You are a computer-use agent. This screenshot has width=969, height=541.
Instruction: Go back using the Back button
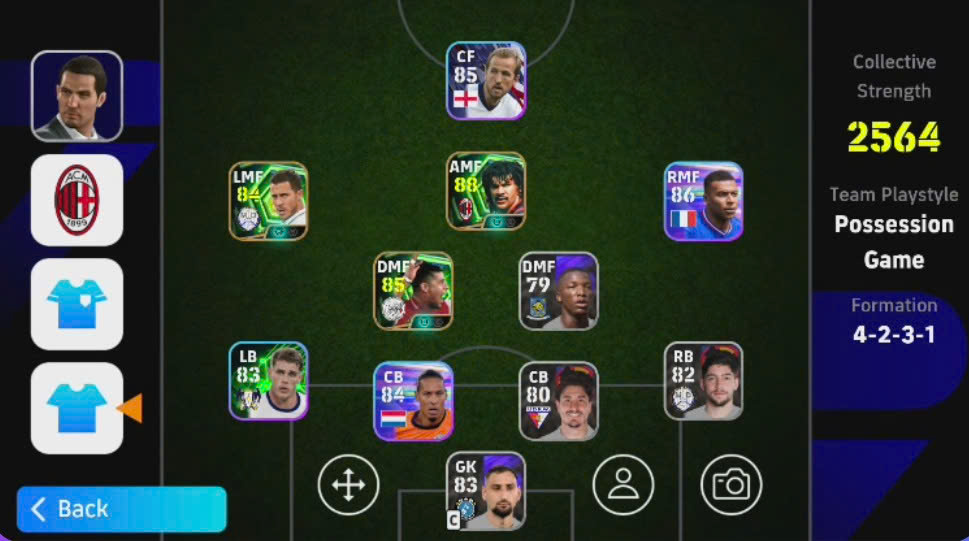[x=121, y=509]
